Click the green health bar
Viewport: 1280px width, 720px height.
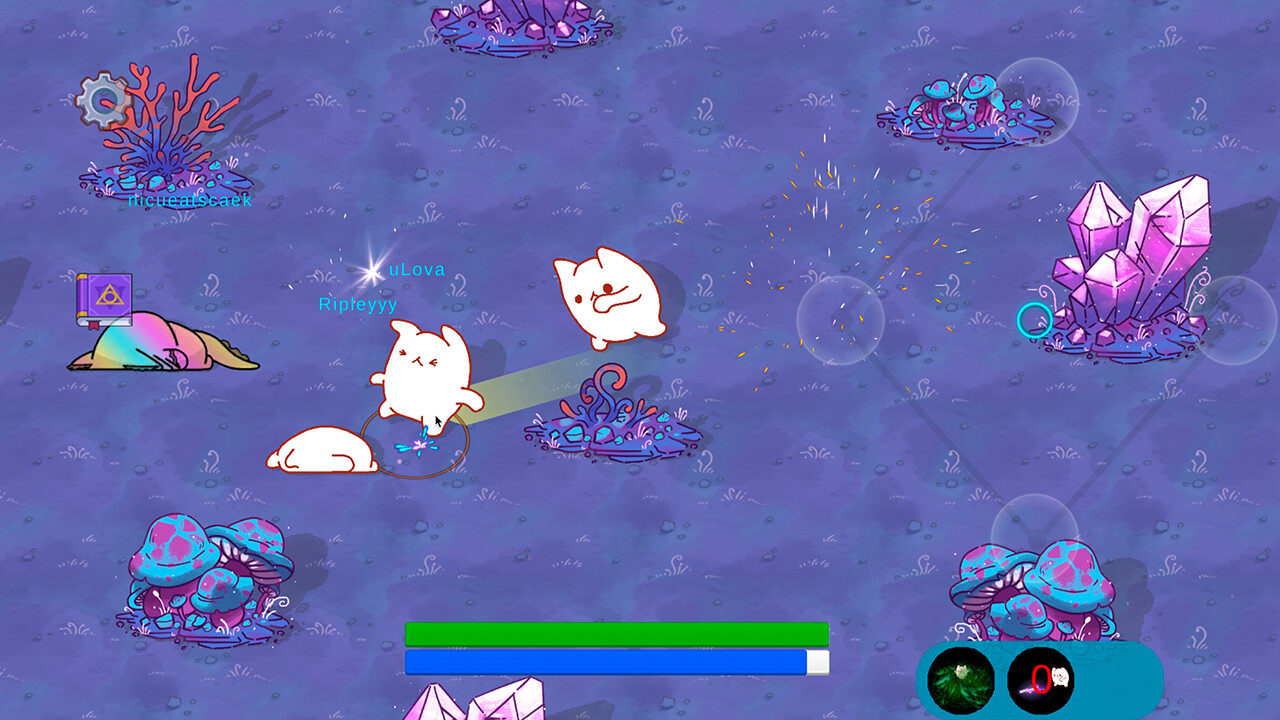click(615, 631)
